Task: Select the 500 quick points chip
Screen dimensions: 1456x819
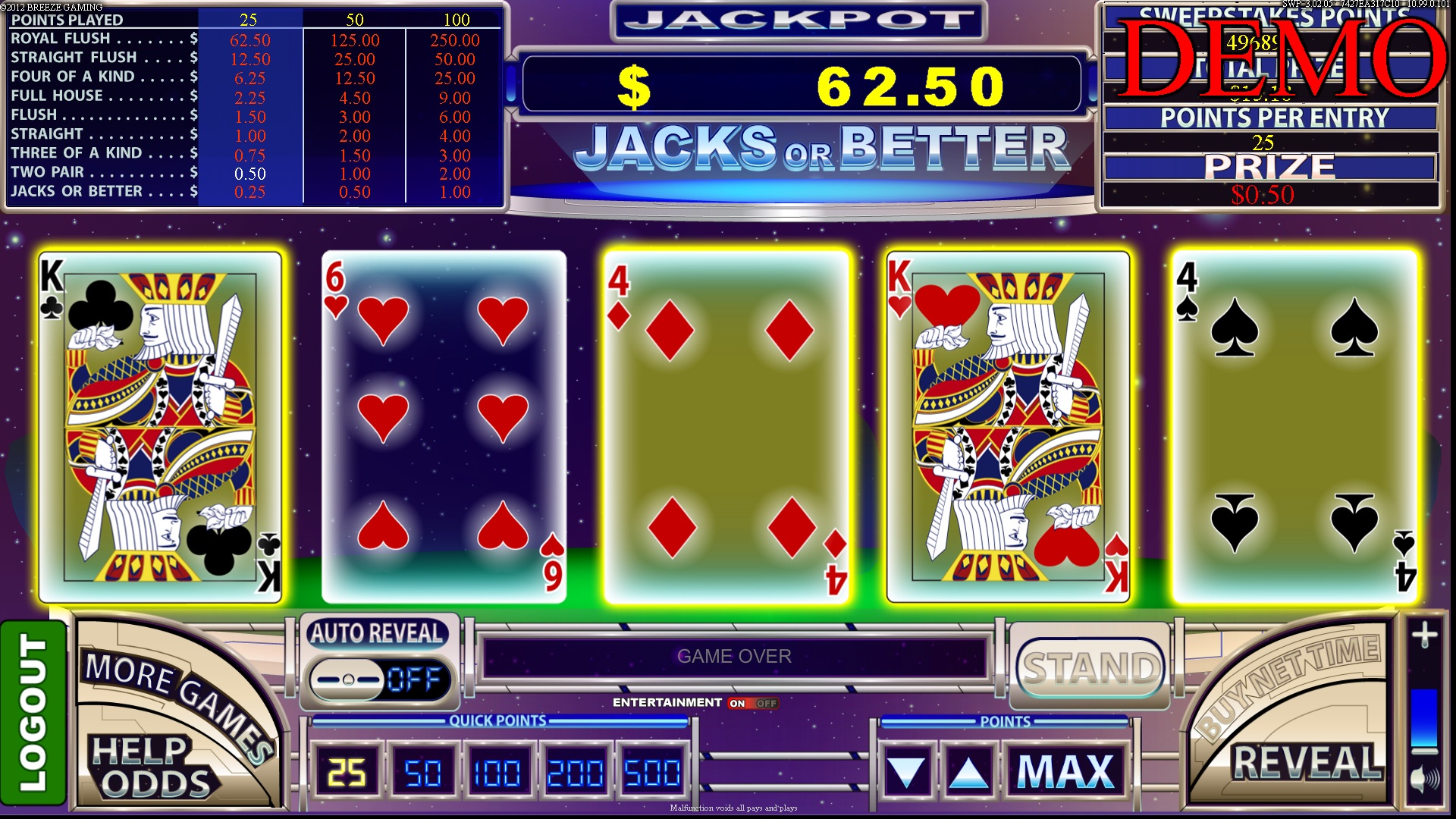Action: point(651,770)
